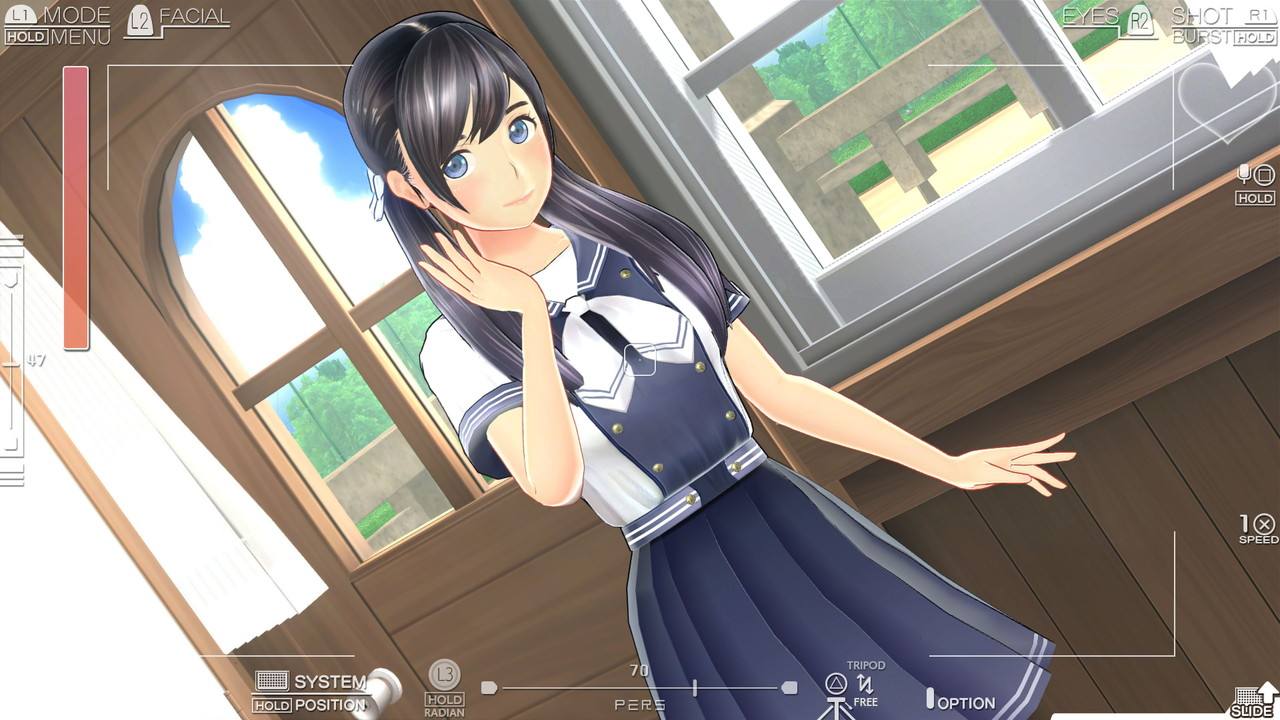Adjust the PERS perspective slider
Viewport: 1280px width, 720px height.
(695, 688)
